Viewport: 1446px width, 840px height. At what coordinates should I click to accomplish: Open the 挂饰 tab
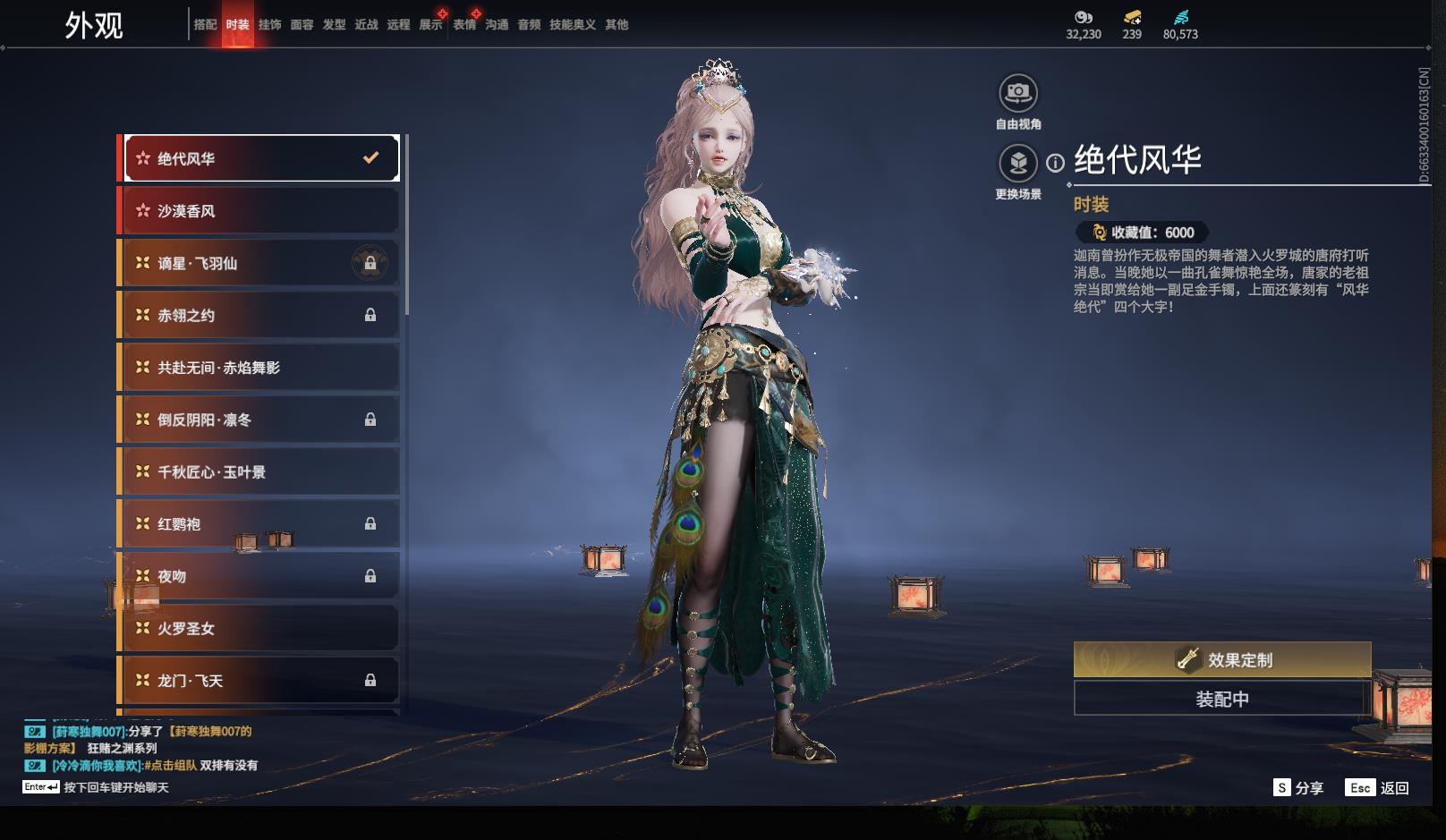pos(269,25)
